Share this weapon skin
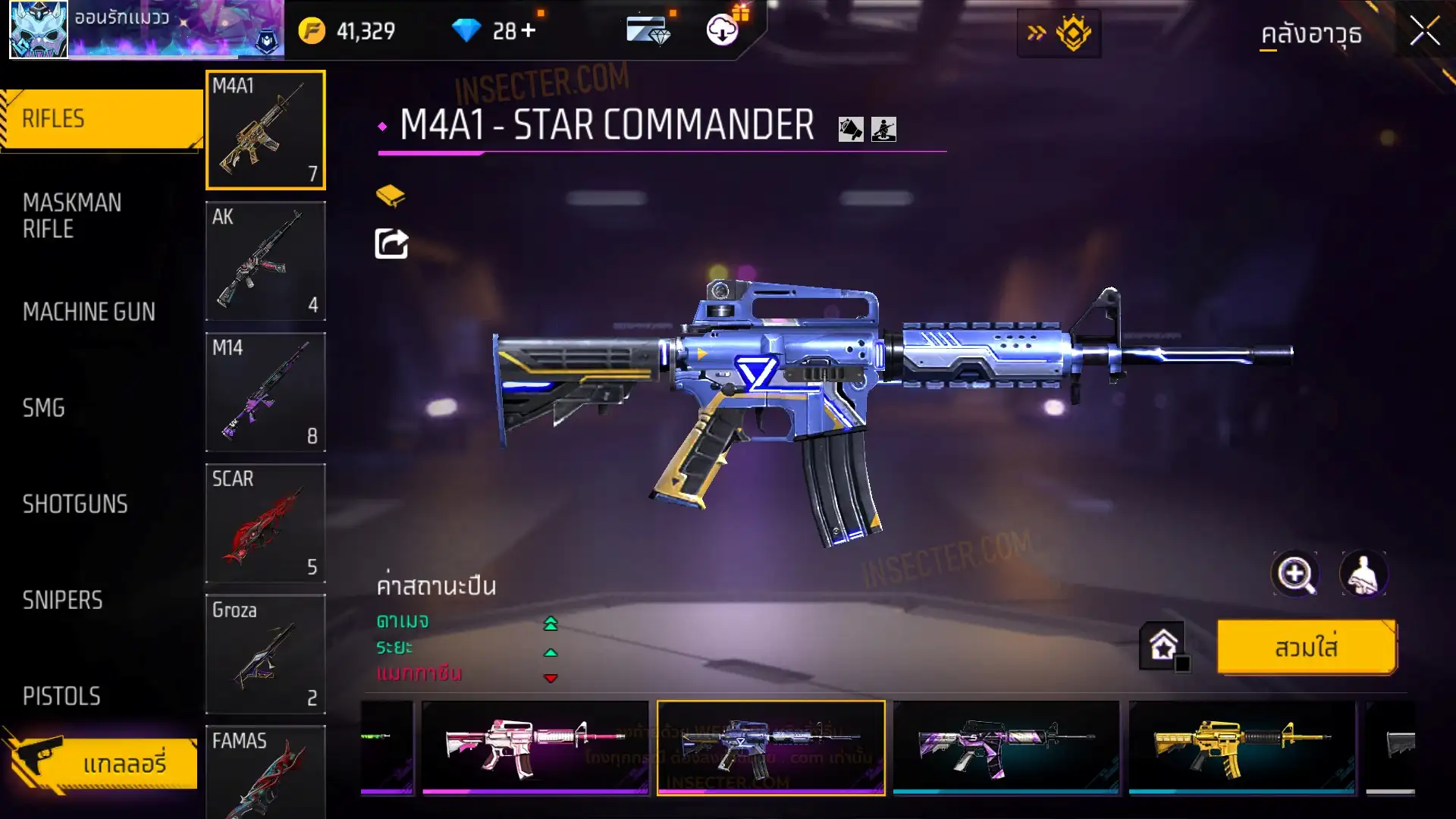The image size is (1456, 819). [391, 244]
